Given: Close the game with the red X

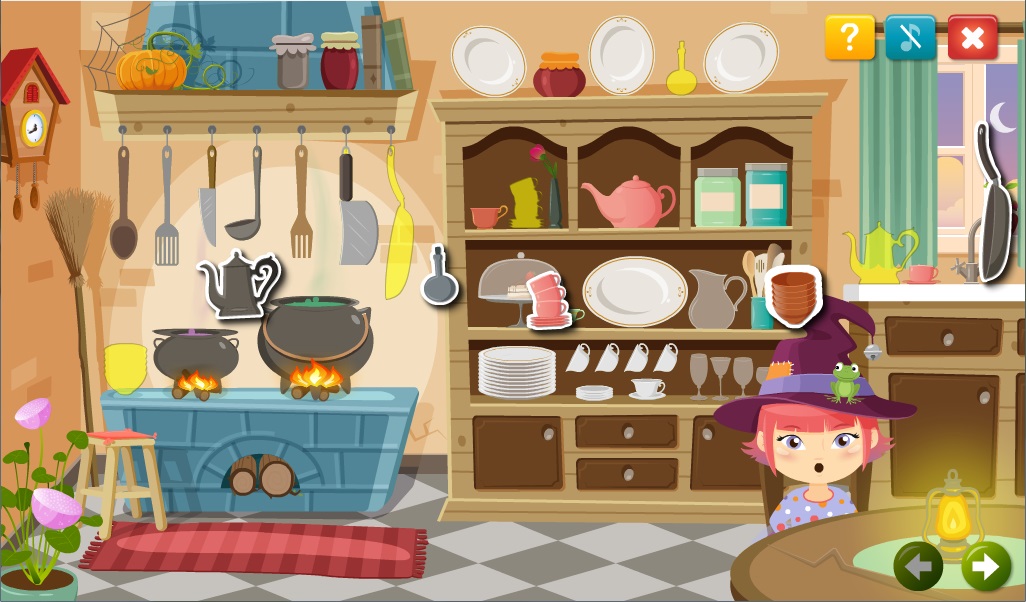Looking at the screenshot, I should tap(972, 38).
